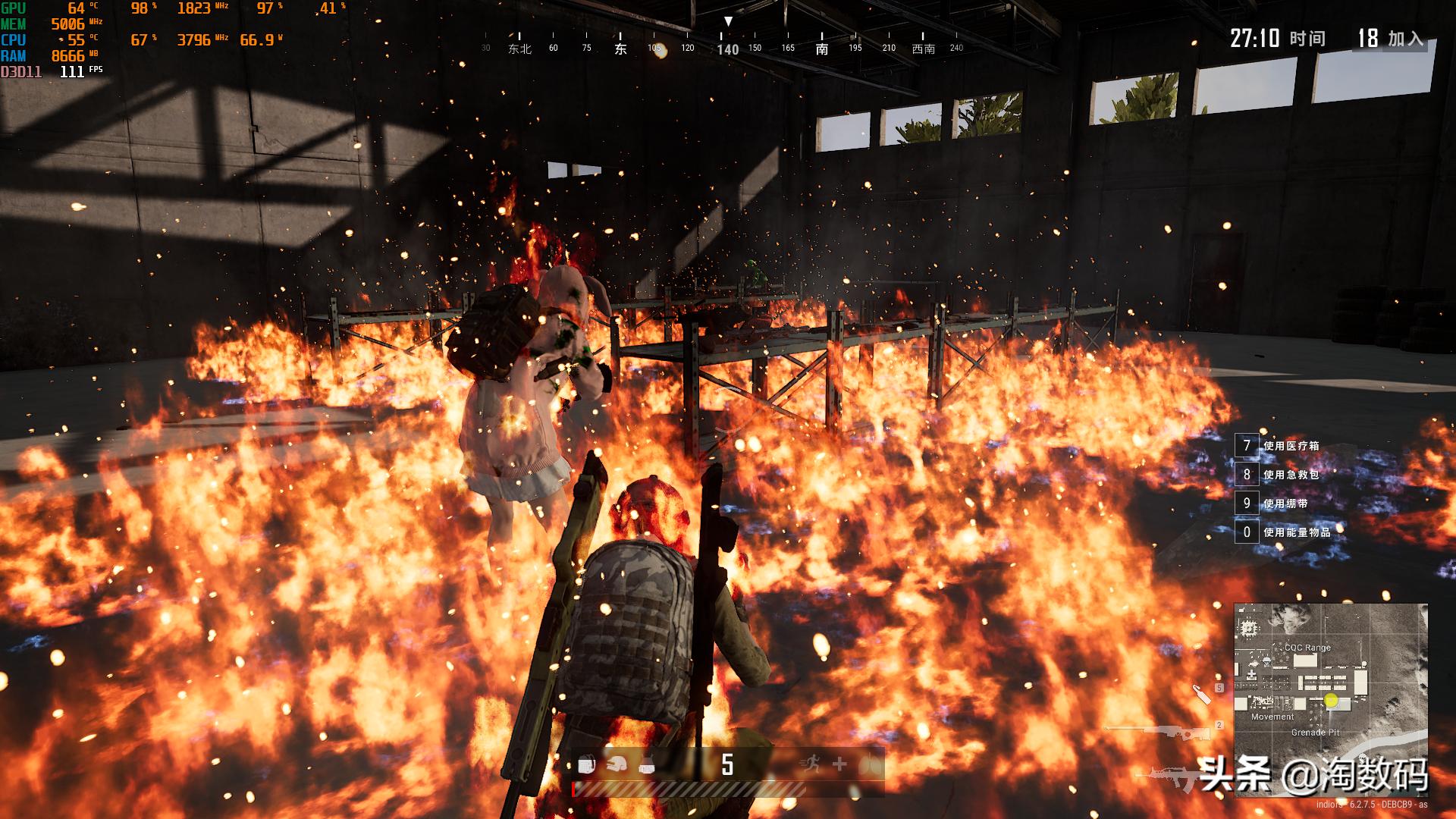Select the assault rifle weapon icon
This screenshot has width=1456, height=819.
point(1170,777)
